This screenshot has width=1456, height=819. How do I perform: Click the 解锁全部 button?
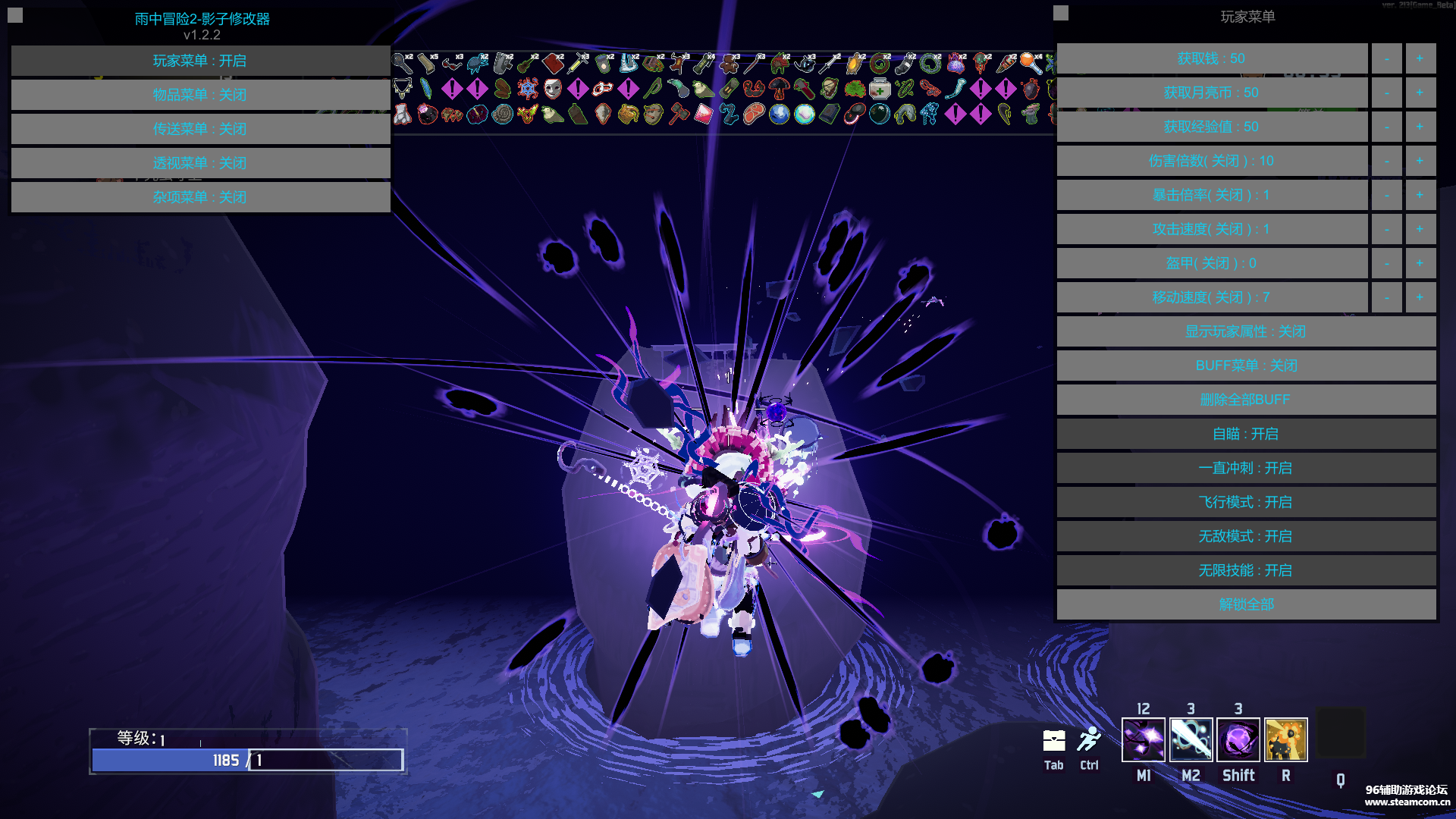[x=1246, y=604]
